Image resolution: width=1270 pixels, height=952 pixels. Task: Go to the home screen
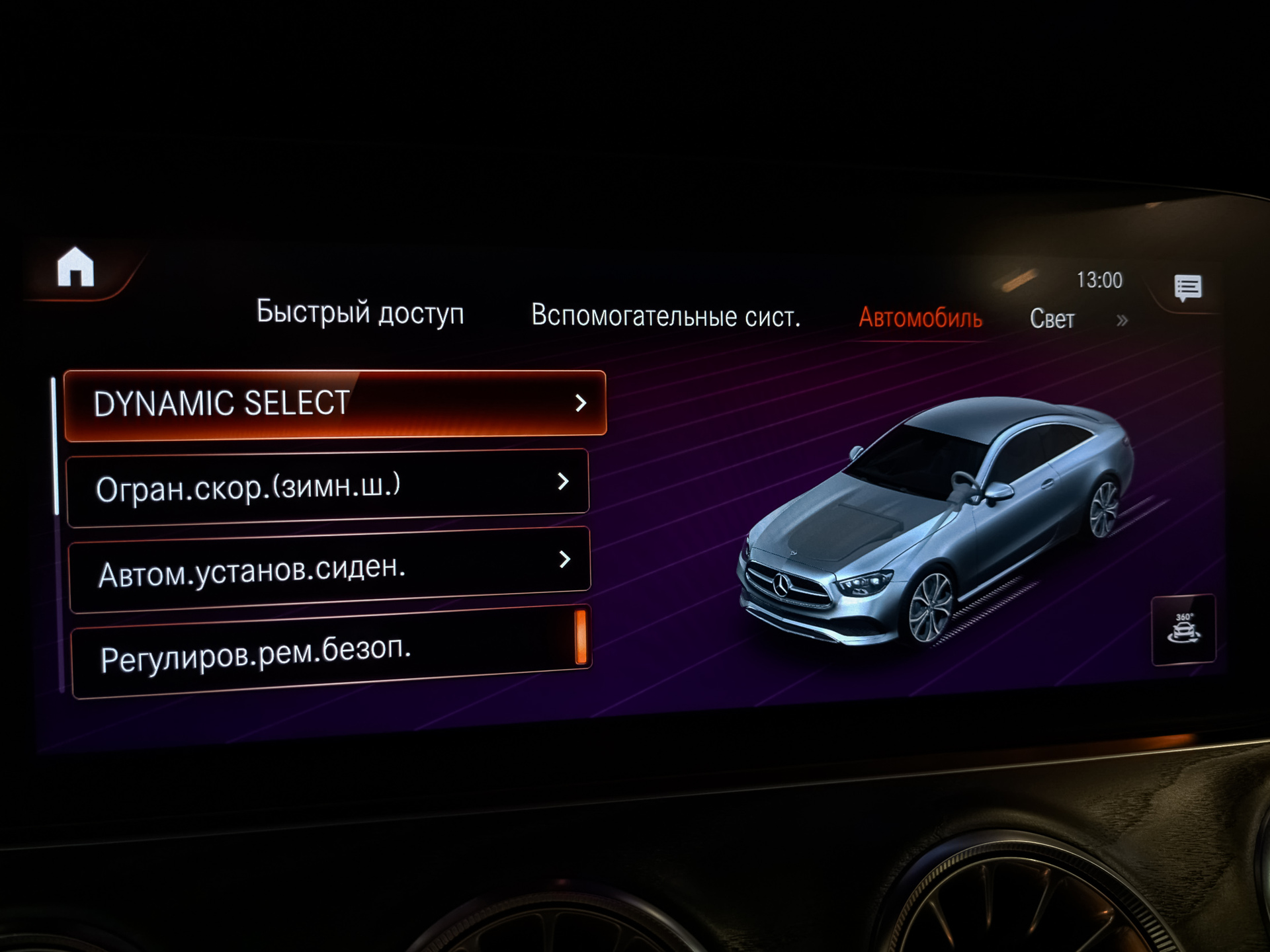point(75,268)
